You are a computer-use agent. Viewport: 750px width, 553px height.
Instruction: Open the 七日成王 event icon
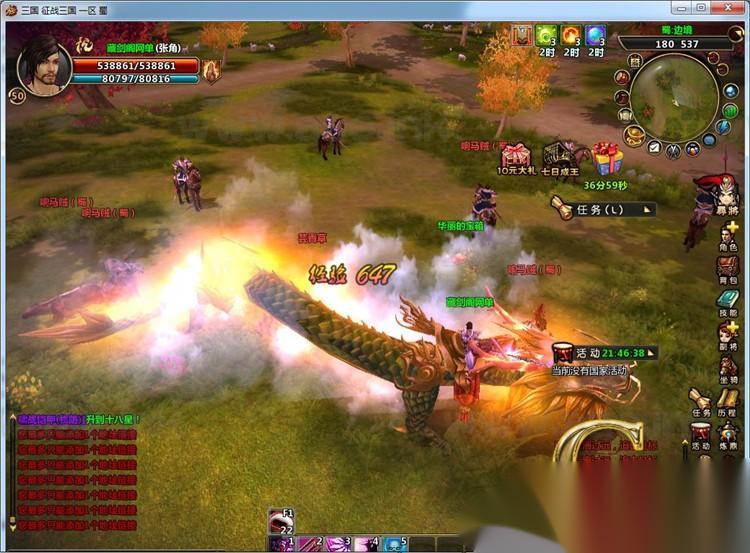click(560, 159)
